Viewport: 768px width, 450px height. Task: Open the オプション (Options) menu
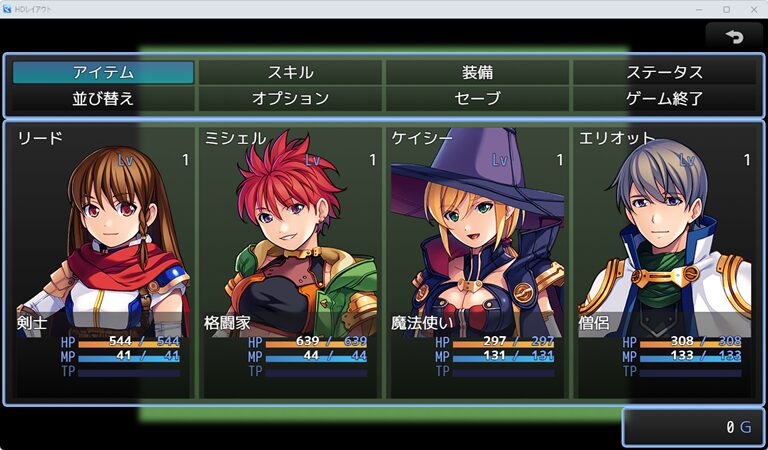point(290,98)
